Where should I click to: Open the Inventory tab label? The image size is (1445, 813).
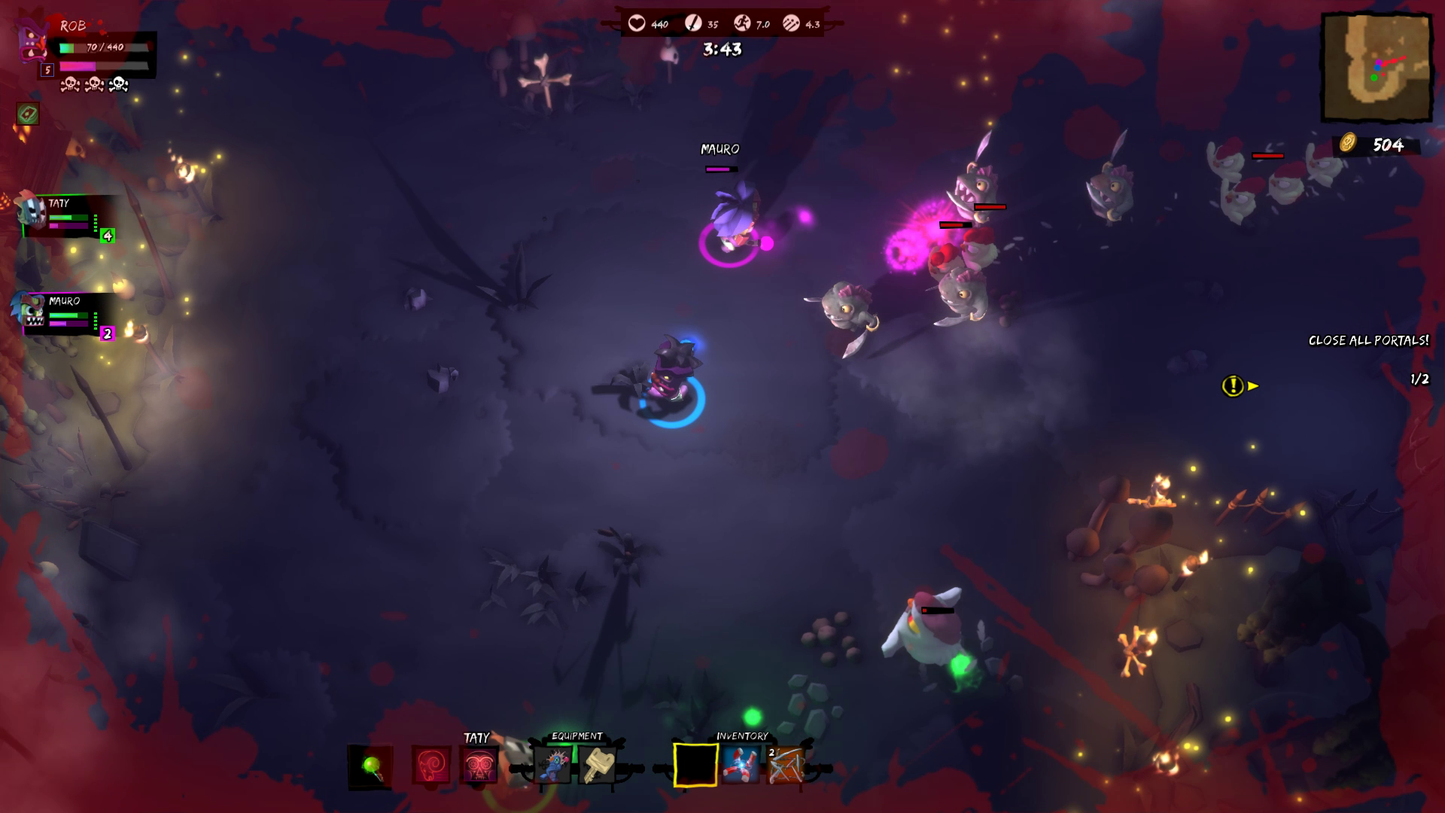tap(741, 734)
